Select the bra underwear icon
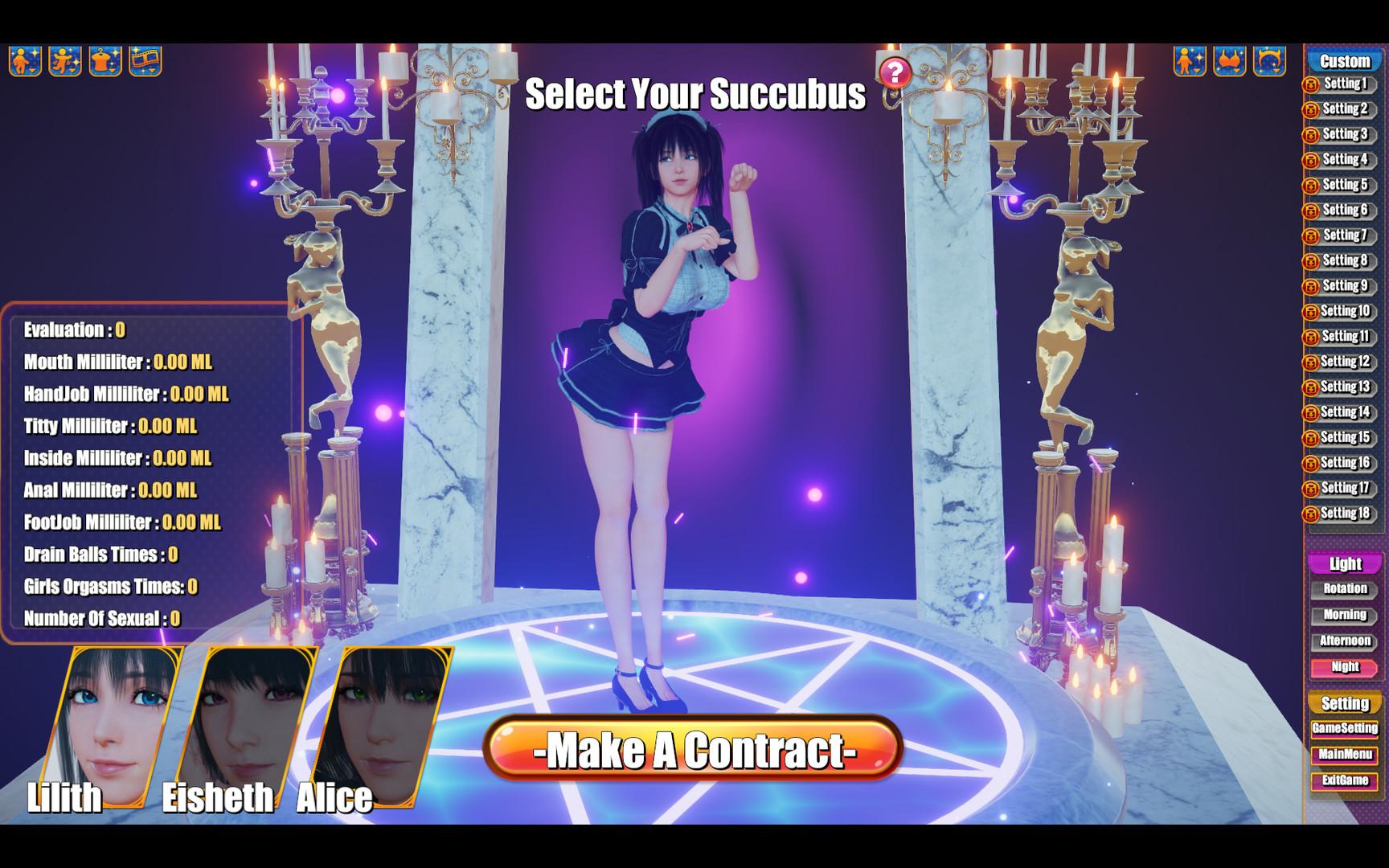The image size is (1389, 868). point(1229,58)
